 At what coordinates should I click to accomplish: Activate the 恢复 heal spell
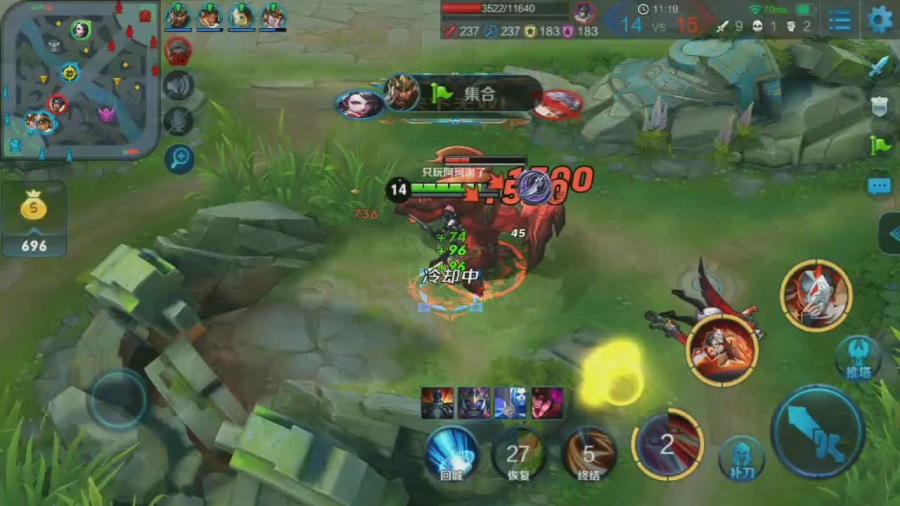pos(518,454)
